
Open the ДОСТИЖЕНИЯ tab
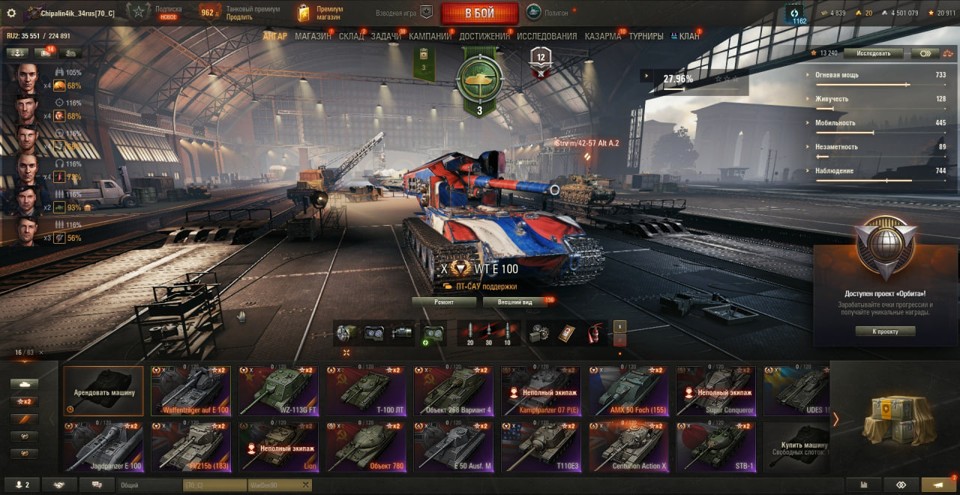click(x=484, y=36)
